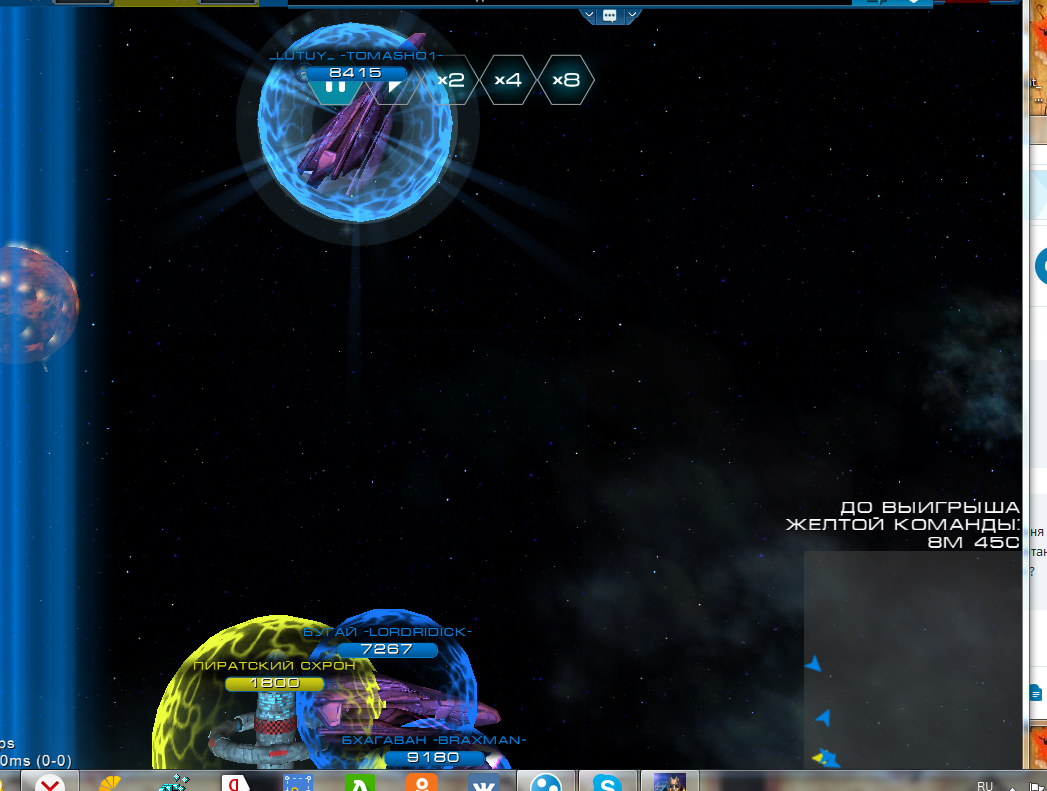Expand the arrow right of chat icon

[632, 15]
